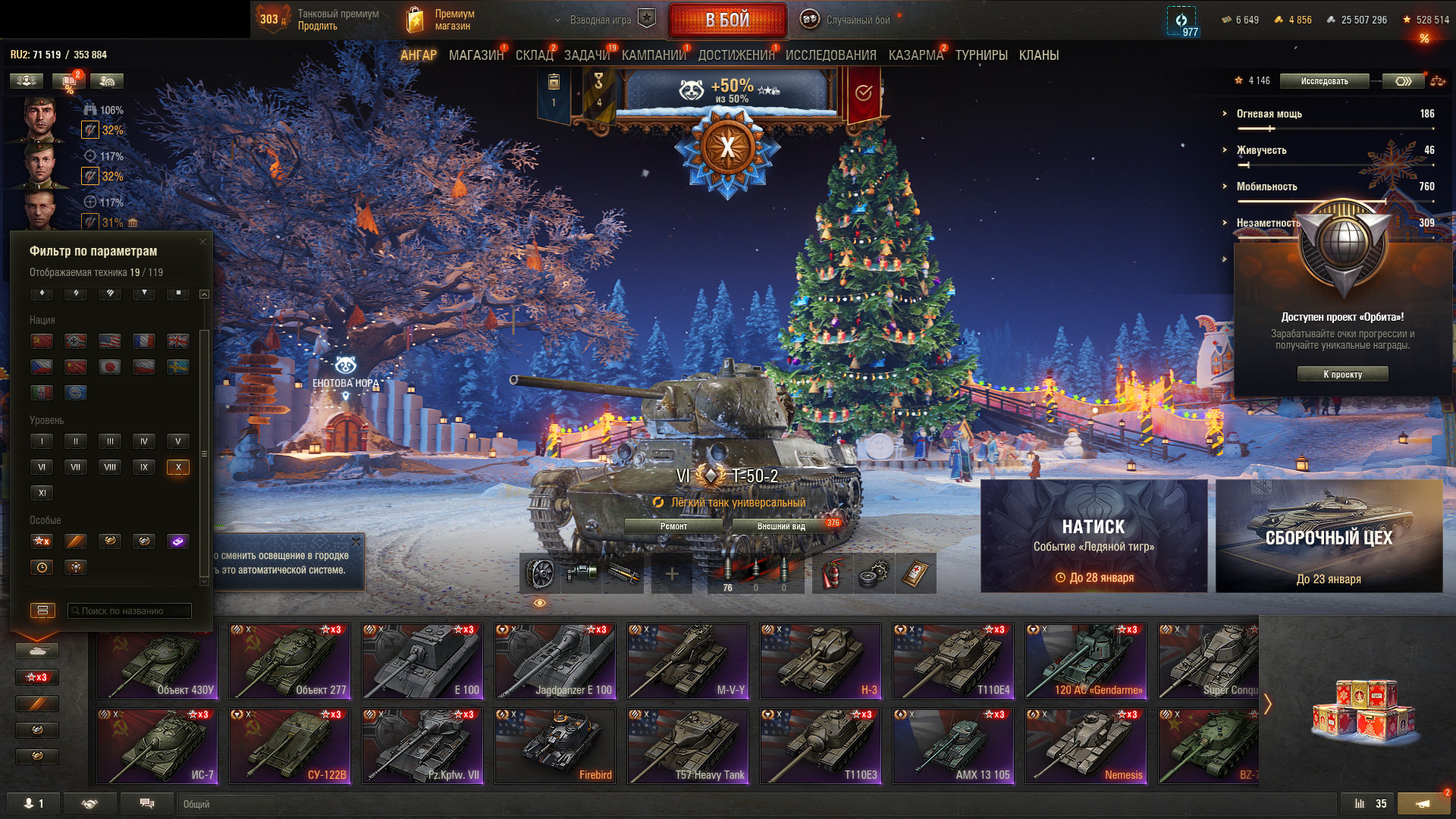Open the НАТИСК event banner
1456x819 pixels.
coord(1094,535)
